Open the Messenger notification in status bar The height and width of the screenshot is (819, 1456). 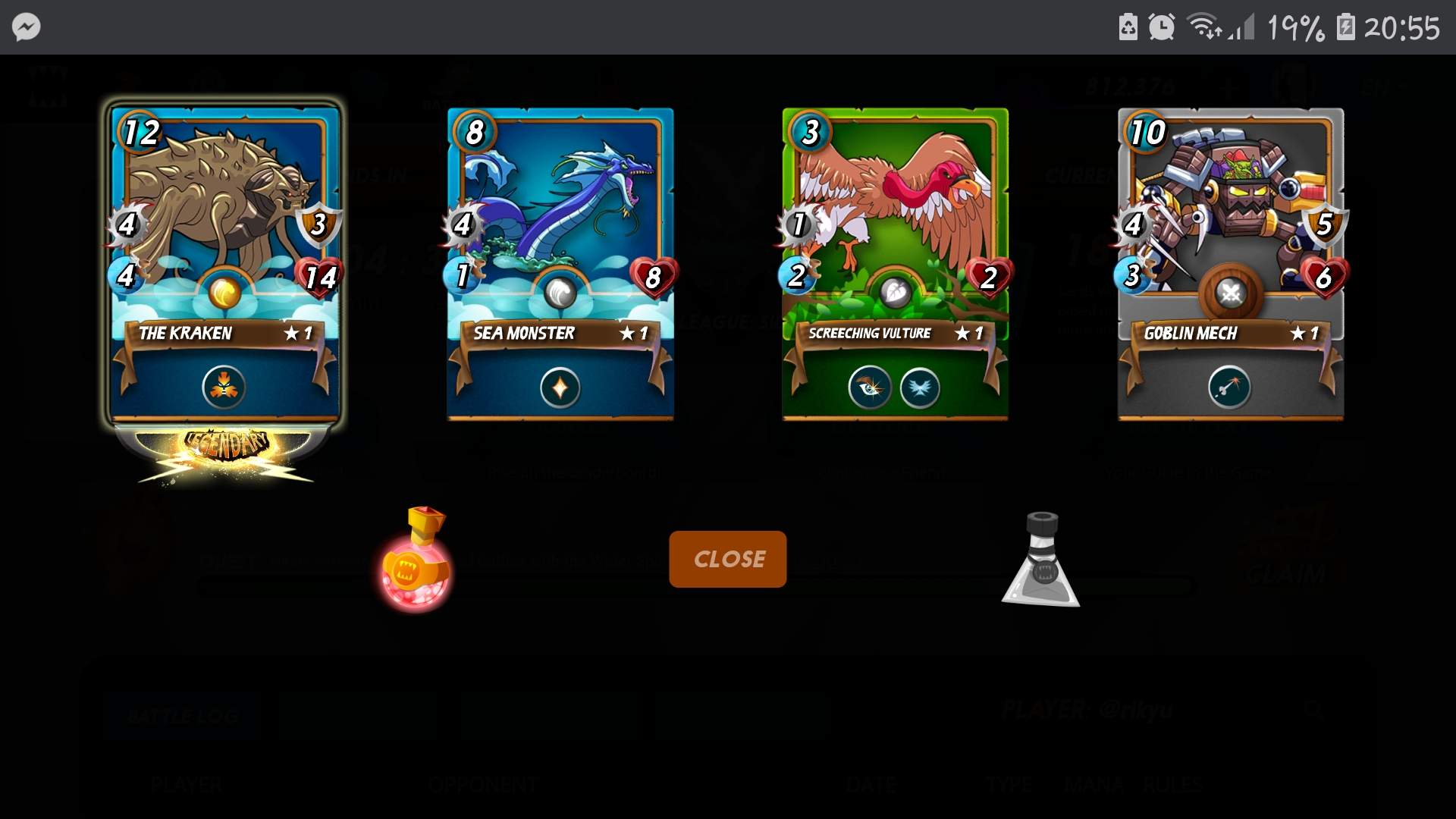[27, 27]
